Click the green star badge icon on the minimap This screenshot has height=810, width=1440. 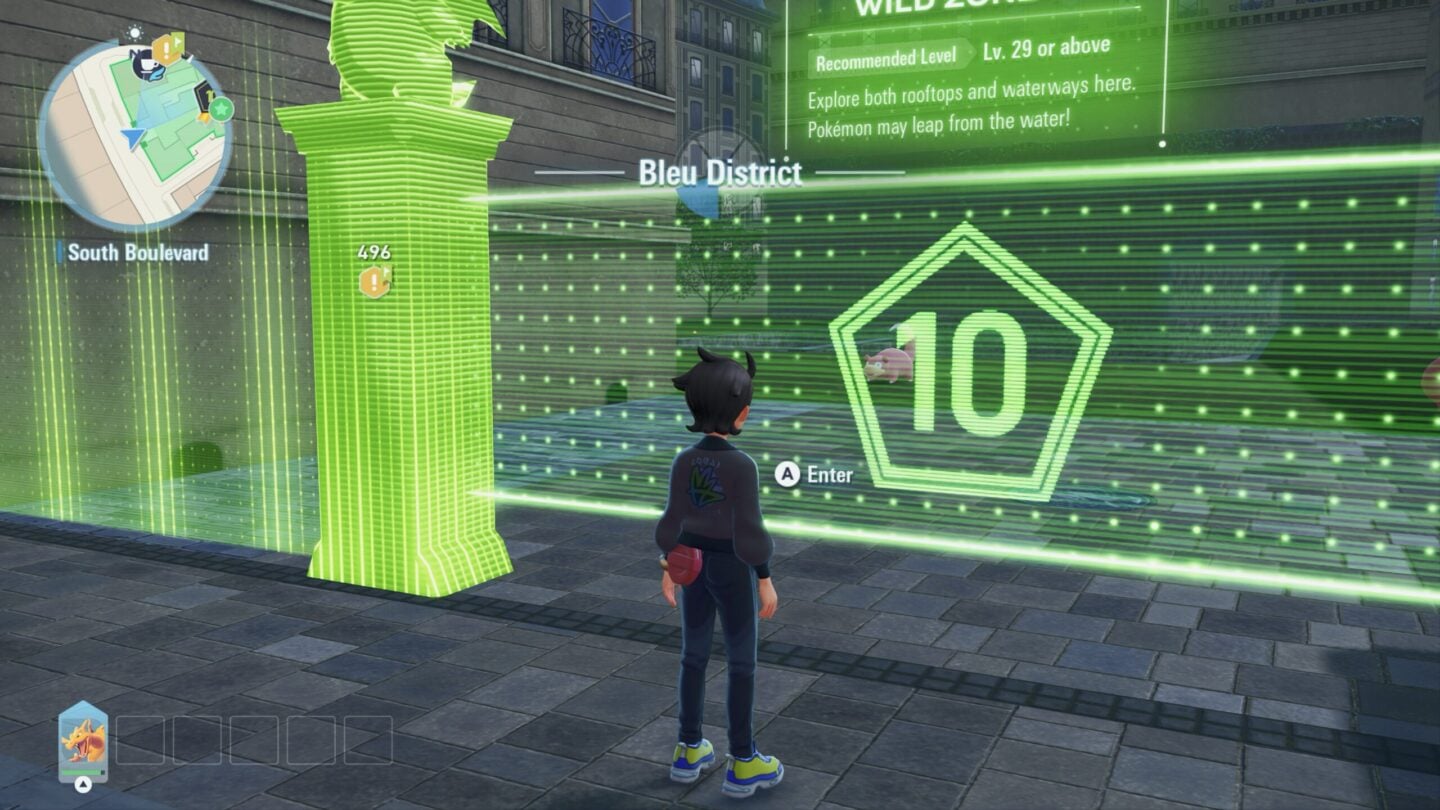coord(222,107)
